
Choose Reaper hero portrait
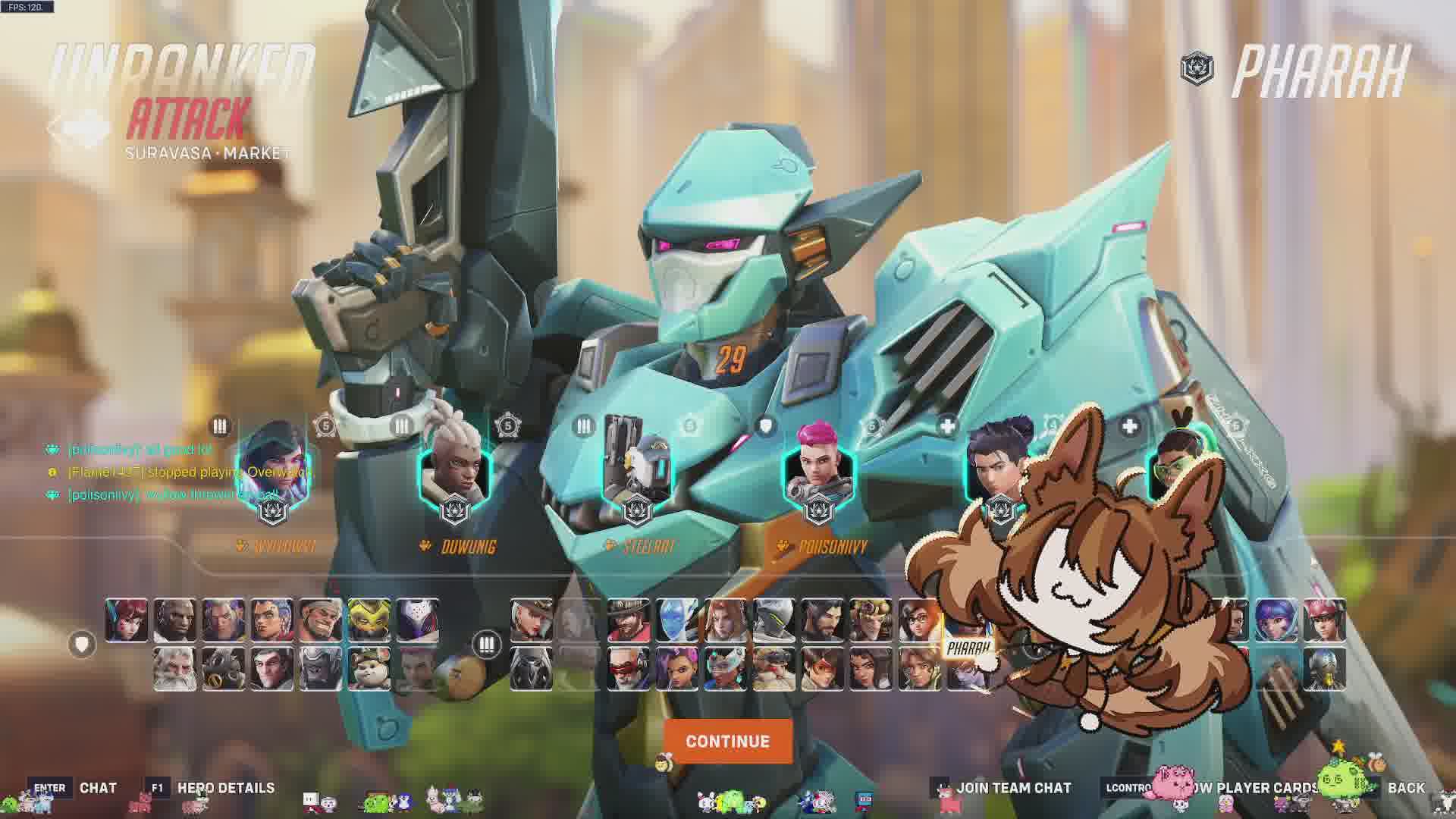point(531,669)
